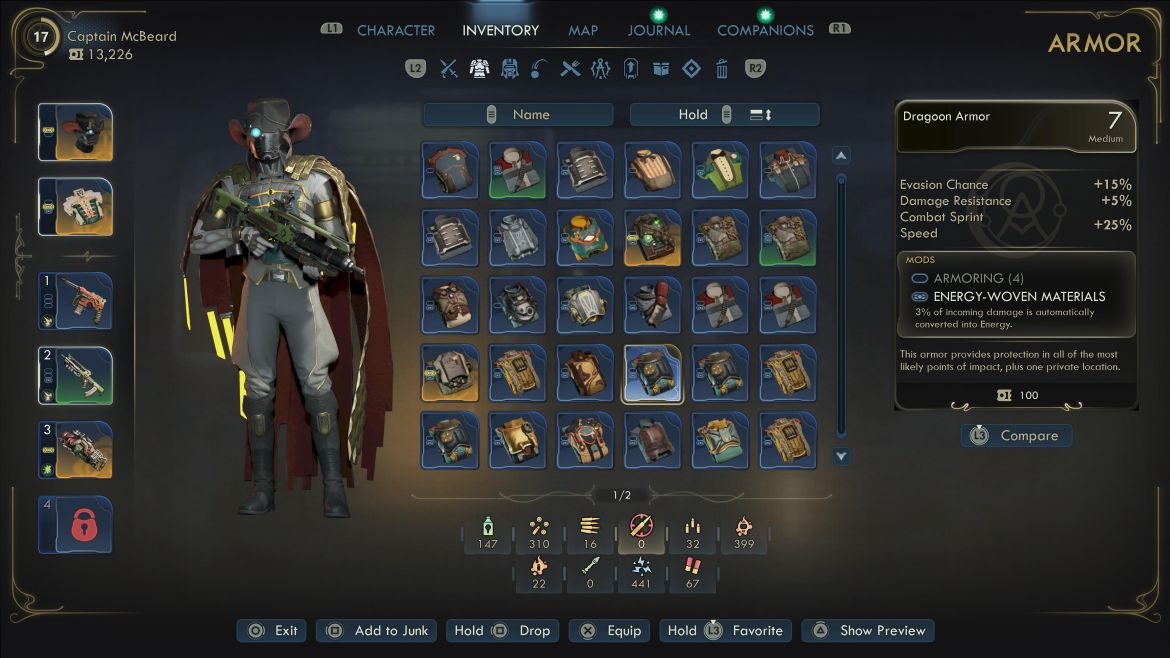Select the locked weapon slot 4
Screen dimensions: 1170x658
[75, 524]
